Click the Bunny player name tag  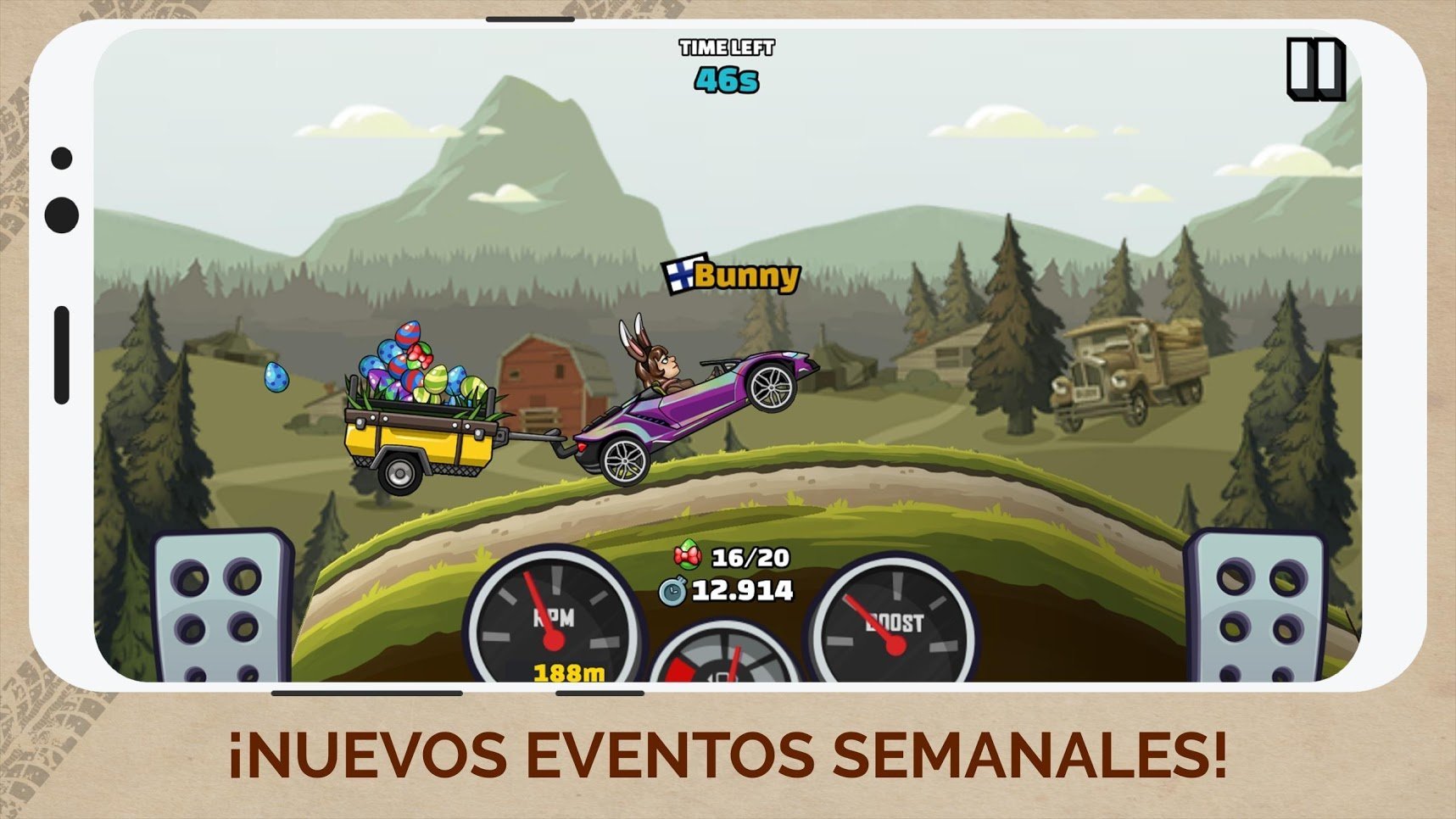(x=745, y=275)
